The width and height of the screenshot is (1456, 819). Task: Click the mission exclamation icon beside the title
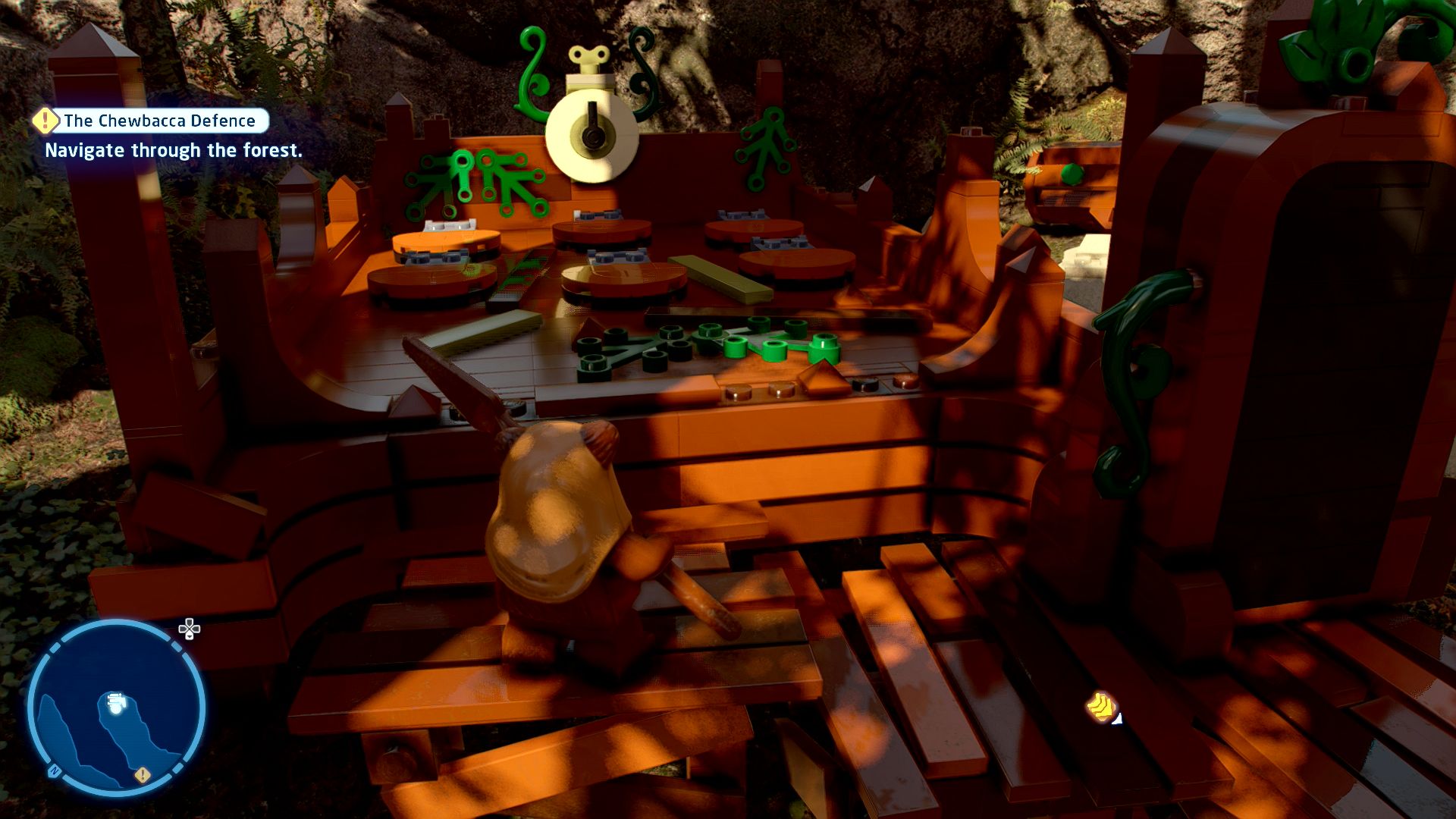point(45,120)
